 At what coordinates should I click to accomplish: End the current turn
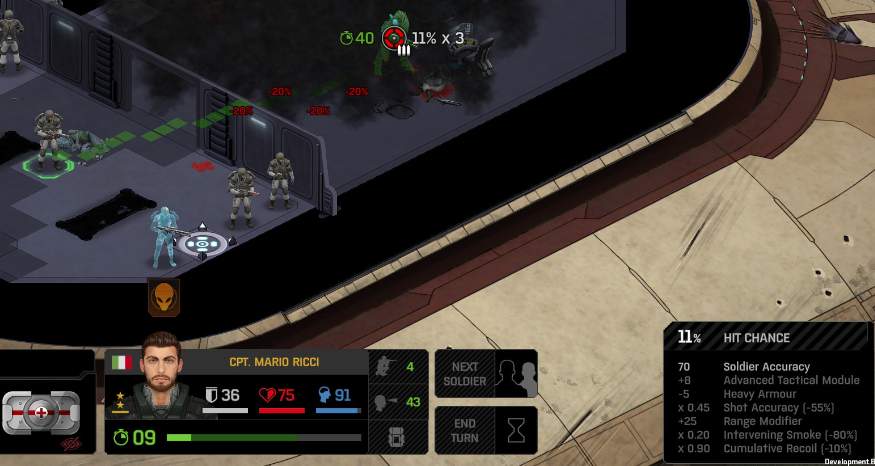[487, 430]
